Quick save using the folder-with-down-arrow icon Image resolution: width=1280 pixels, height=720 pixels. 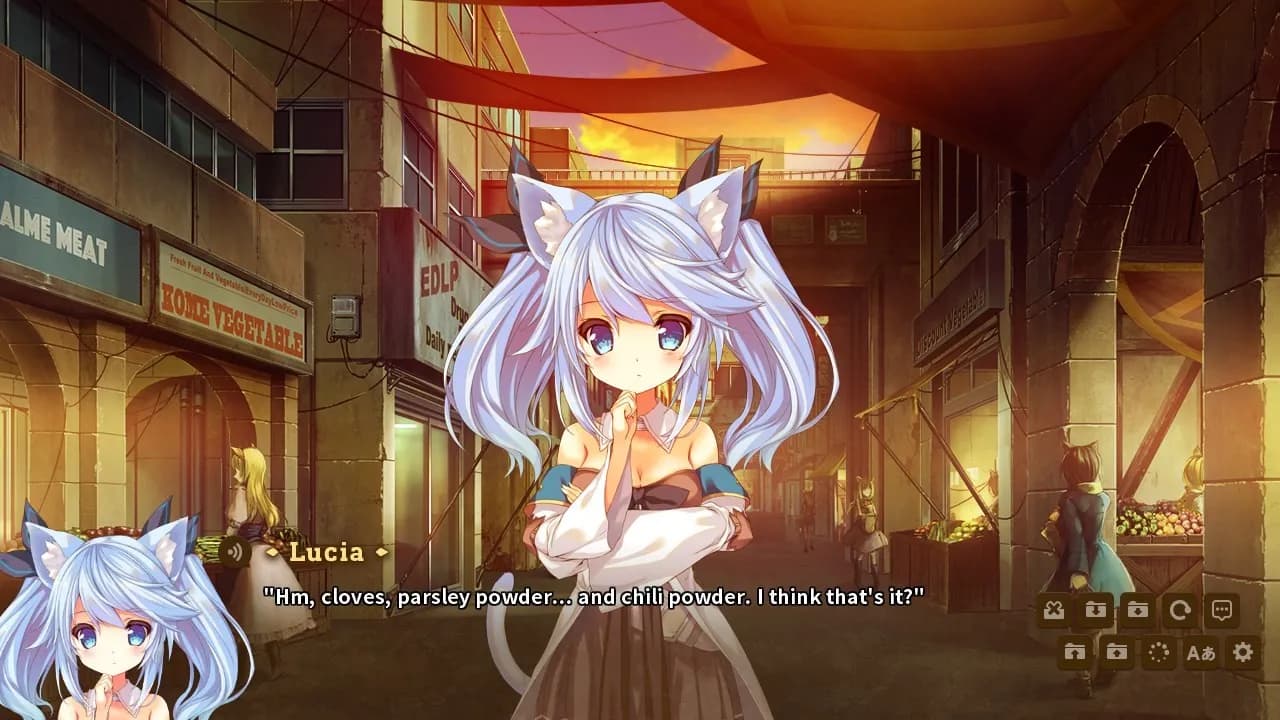[x=1095, y=608]
